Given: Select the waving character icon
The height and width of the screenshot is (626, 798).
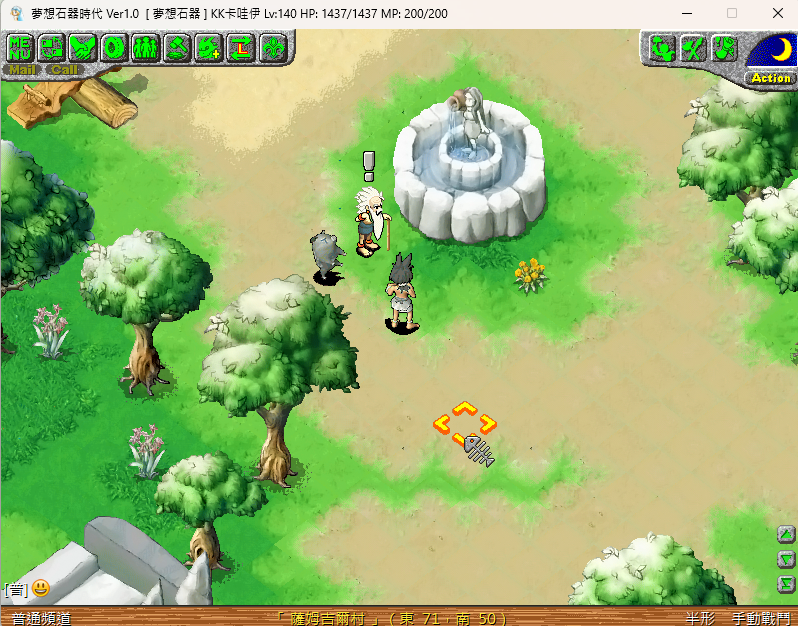Looking at the screenshot, I should click(661, 48).
